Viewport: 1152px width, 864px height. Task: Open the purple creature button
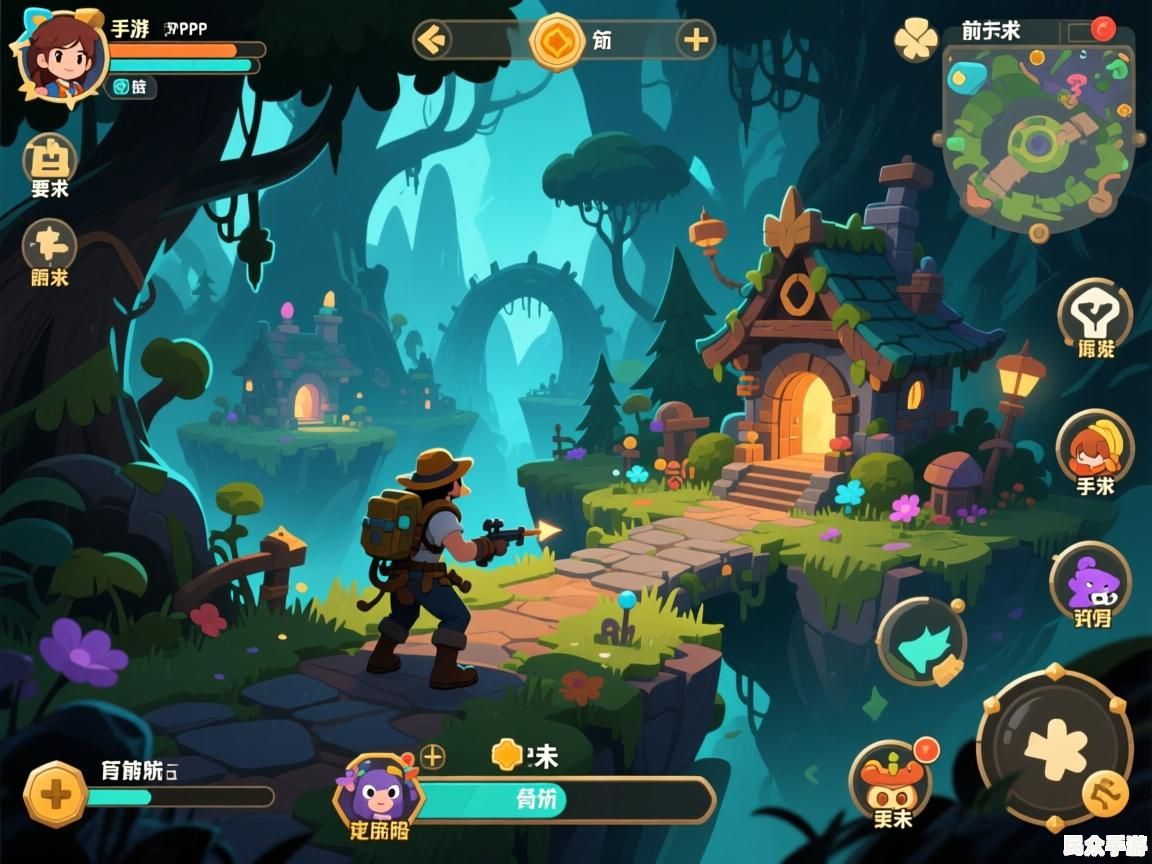[1090, 580]
